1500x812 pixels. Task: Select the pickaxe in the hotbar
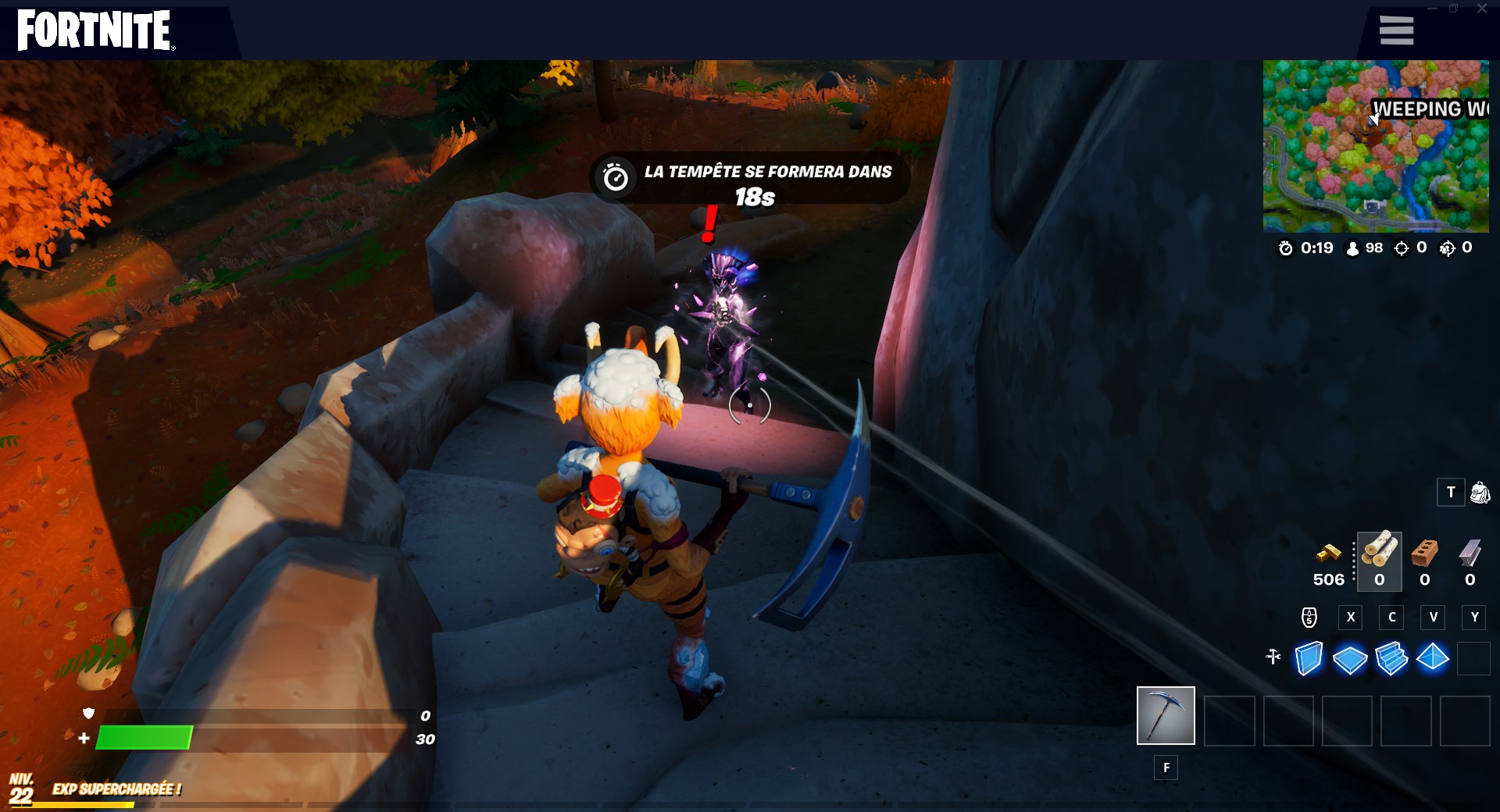[1166, 715]
